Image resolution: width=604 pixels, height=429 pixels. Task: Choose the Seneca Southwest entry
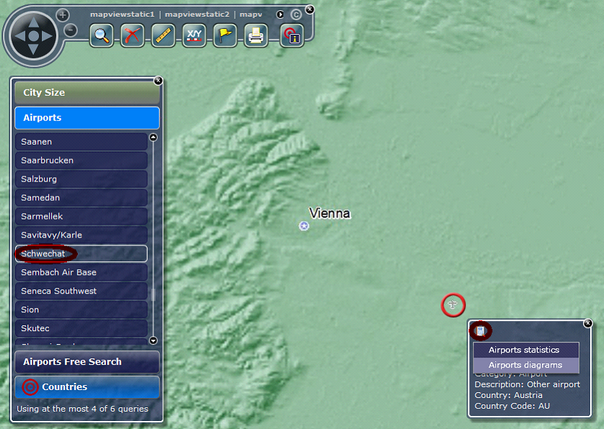(82, 291)
